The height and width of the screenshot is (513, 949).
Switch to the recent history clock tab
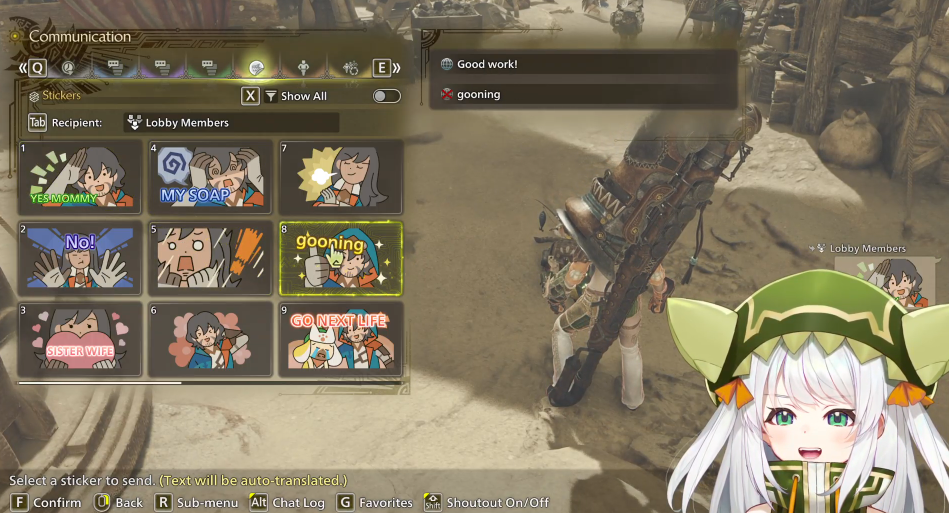[68, 68]
